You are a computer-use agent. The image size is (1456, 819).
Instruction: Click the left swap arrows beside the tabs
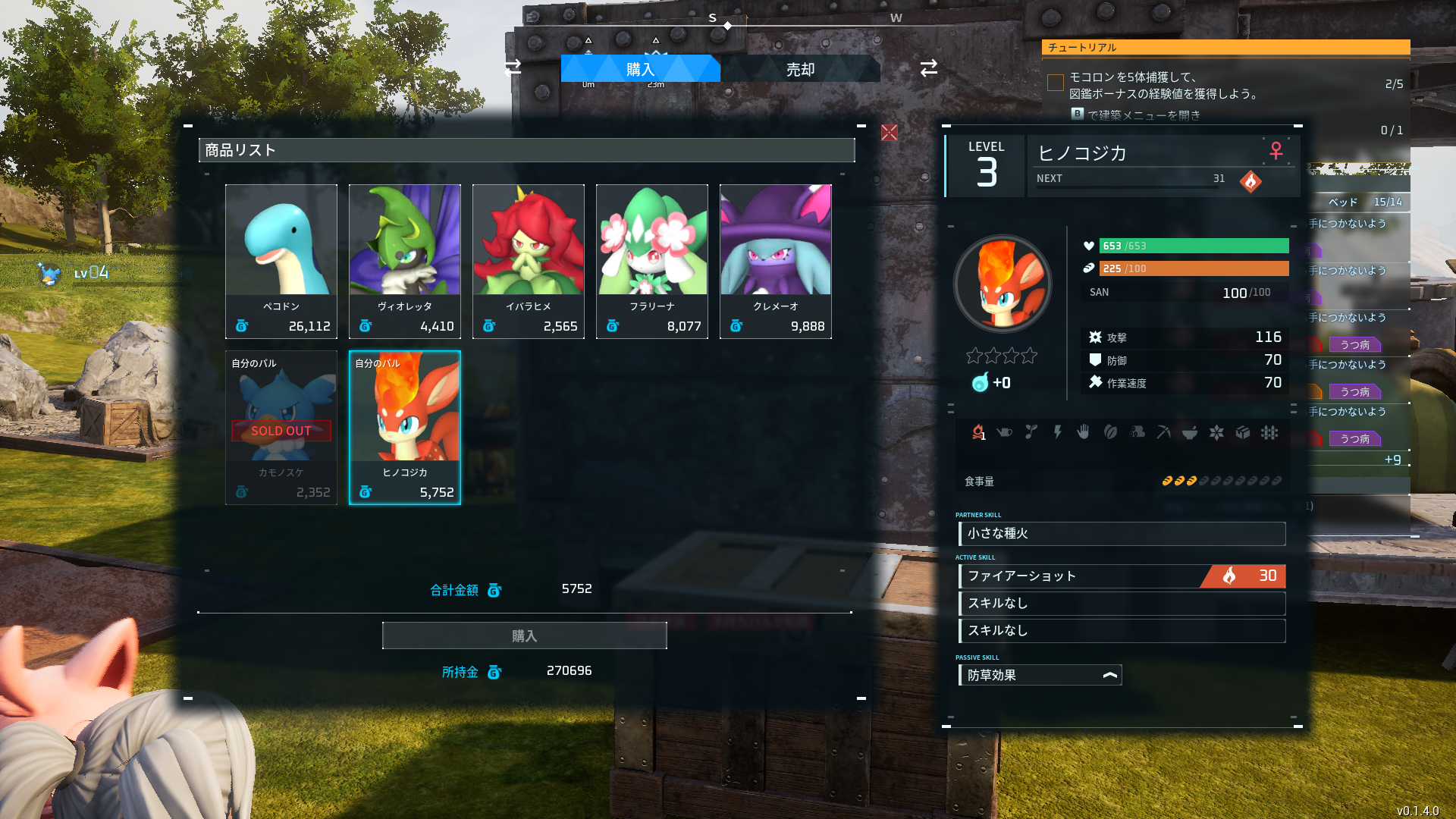tap(513, 67)
